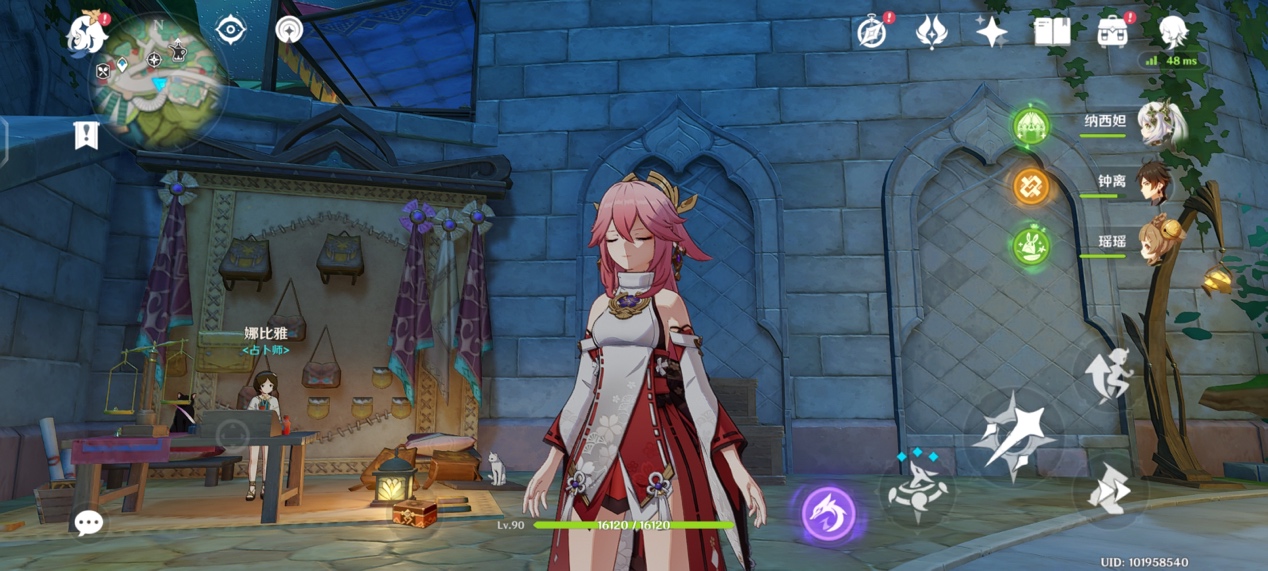Activate the purple fox elemental burst

[829, 514]
